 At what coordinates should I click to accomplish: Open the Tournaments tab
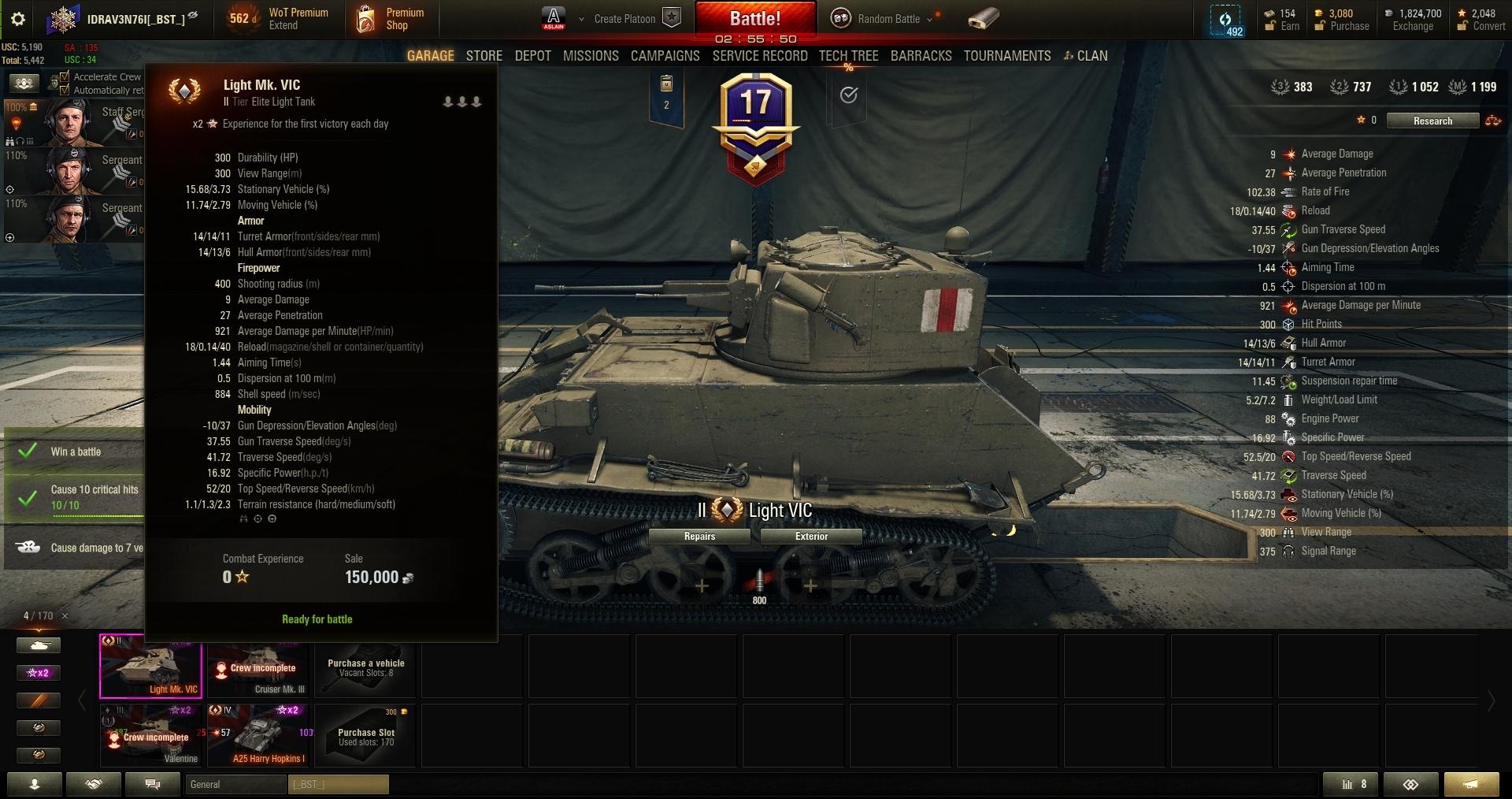(1006, 56)
